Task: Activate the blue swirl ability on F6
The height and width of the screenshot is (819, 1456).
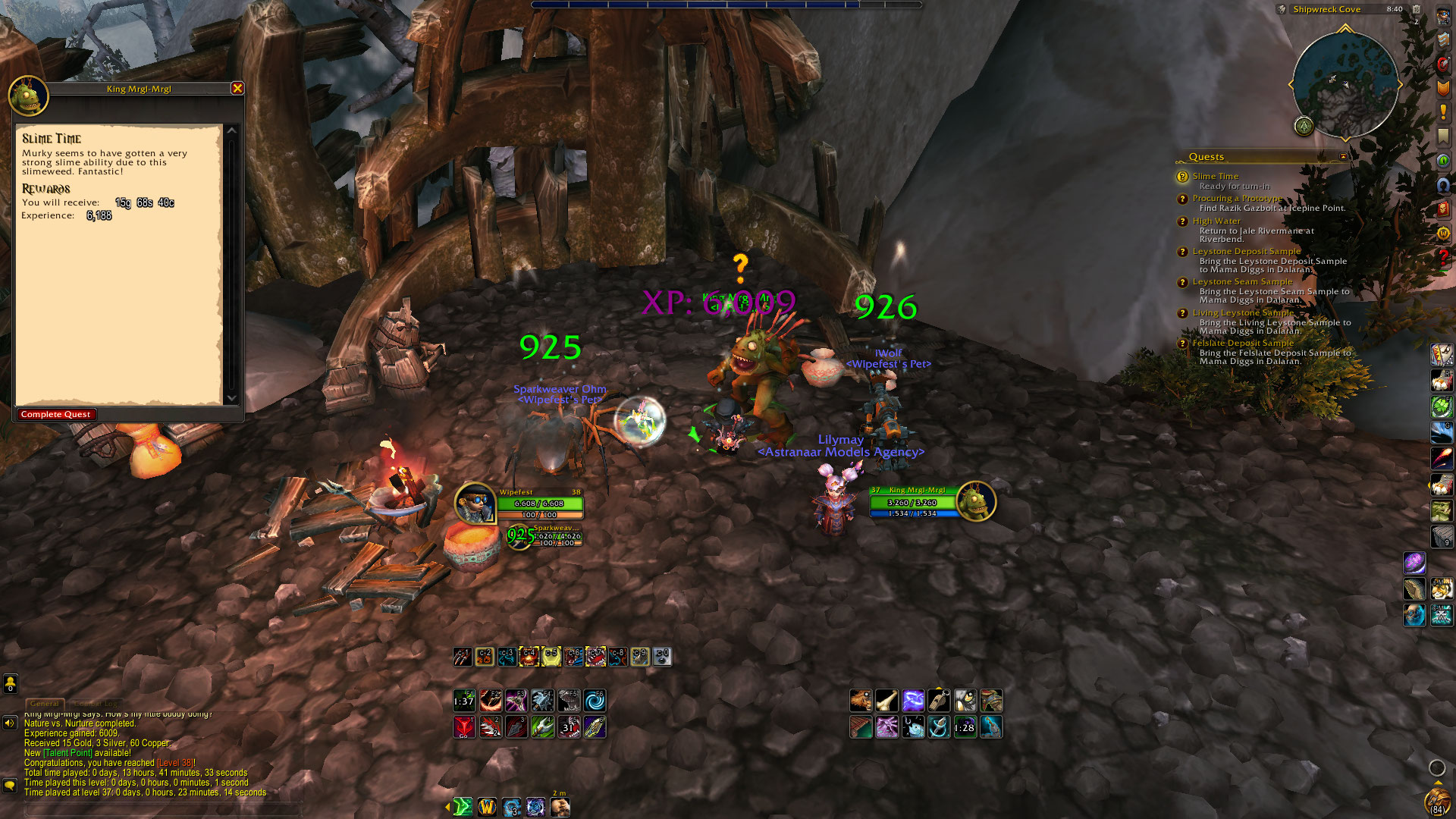Action: click(x=595, y=701)
